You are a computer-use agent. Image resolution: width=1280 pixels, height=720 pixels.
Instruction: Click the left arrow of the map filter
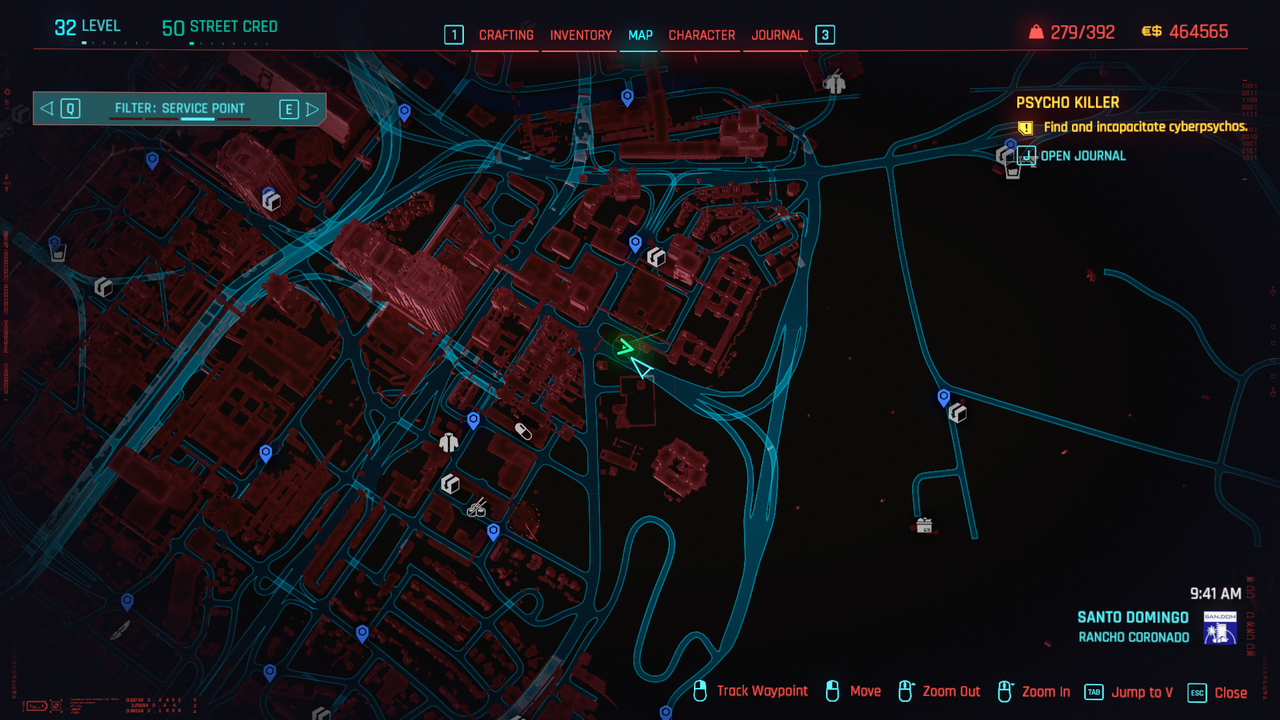click(47, 108)
